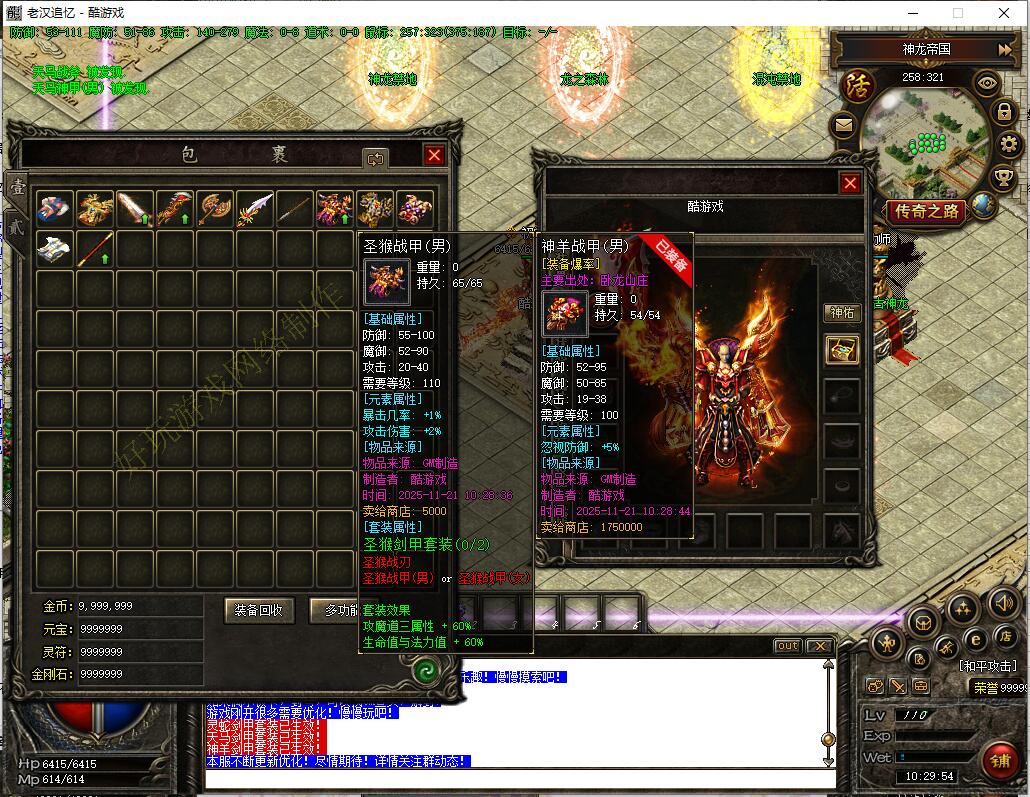This screenshot has width=1030, height=797.
Task: Select the double-bladed axe in the bag
Action: [215, 208]
